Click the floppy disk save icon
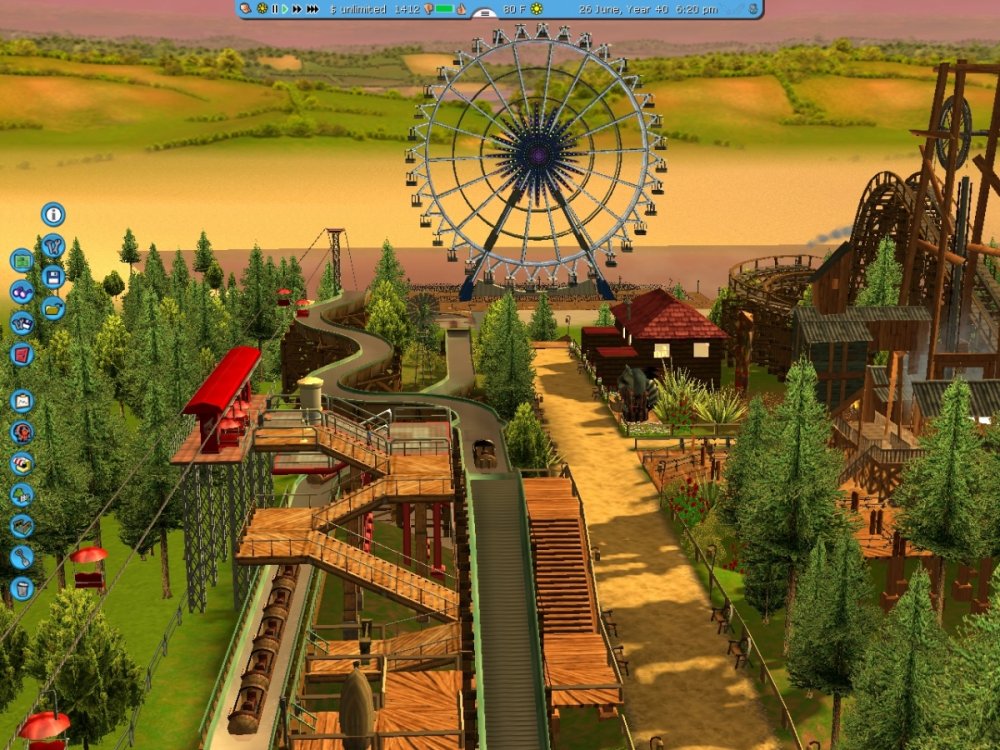Screen dimensions: 1000x750 pos(53,277)
